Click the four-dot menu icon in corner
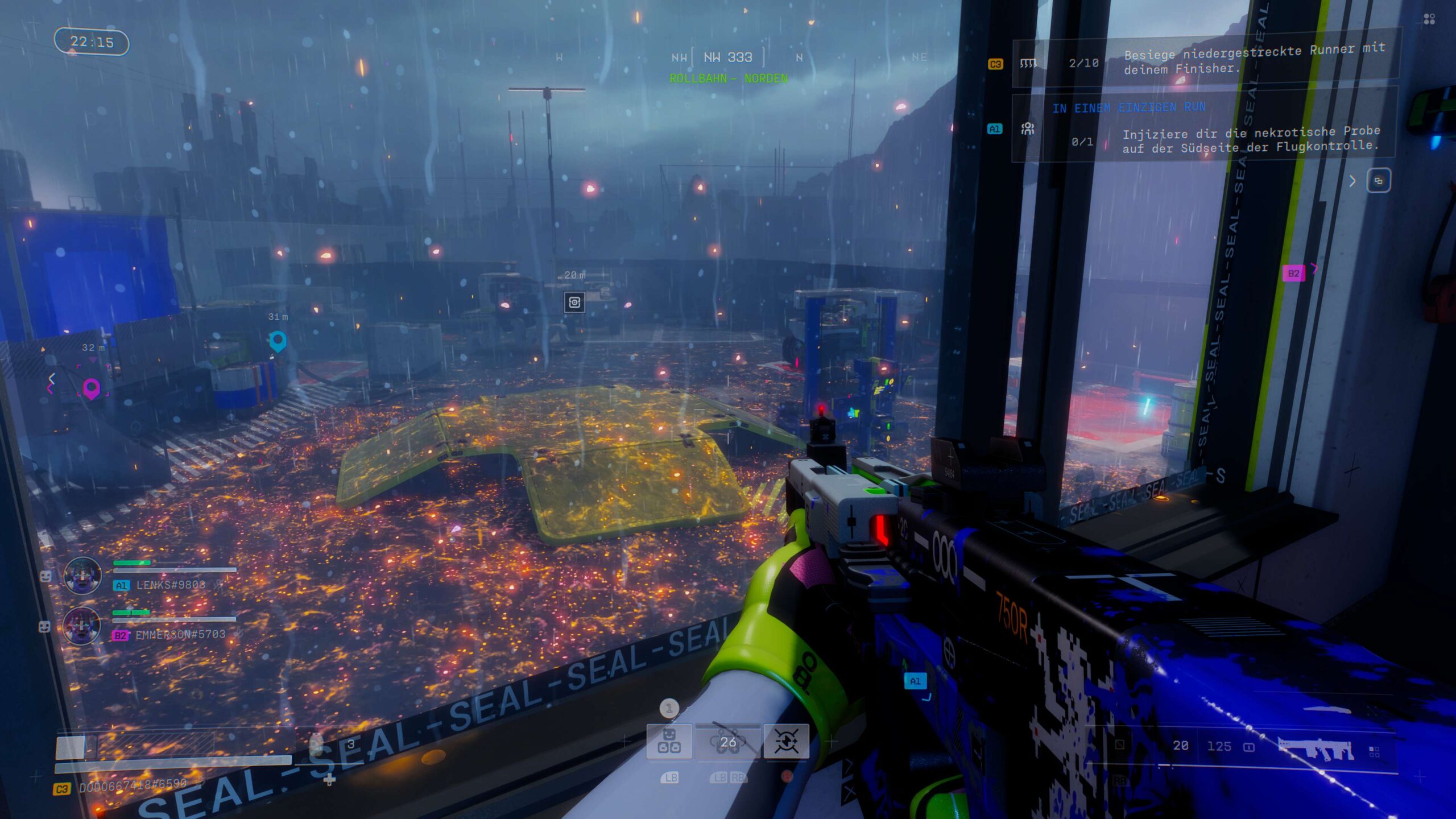Viewport: 1456px width, 819px height. [x=1429, y=20]
